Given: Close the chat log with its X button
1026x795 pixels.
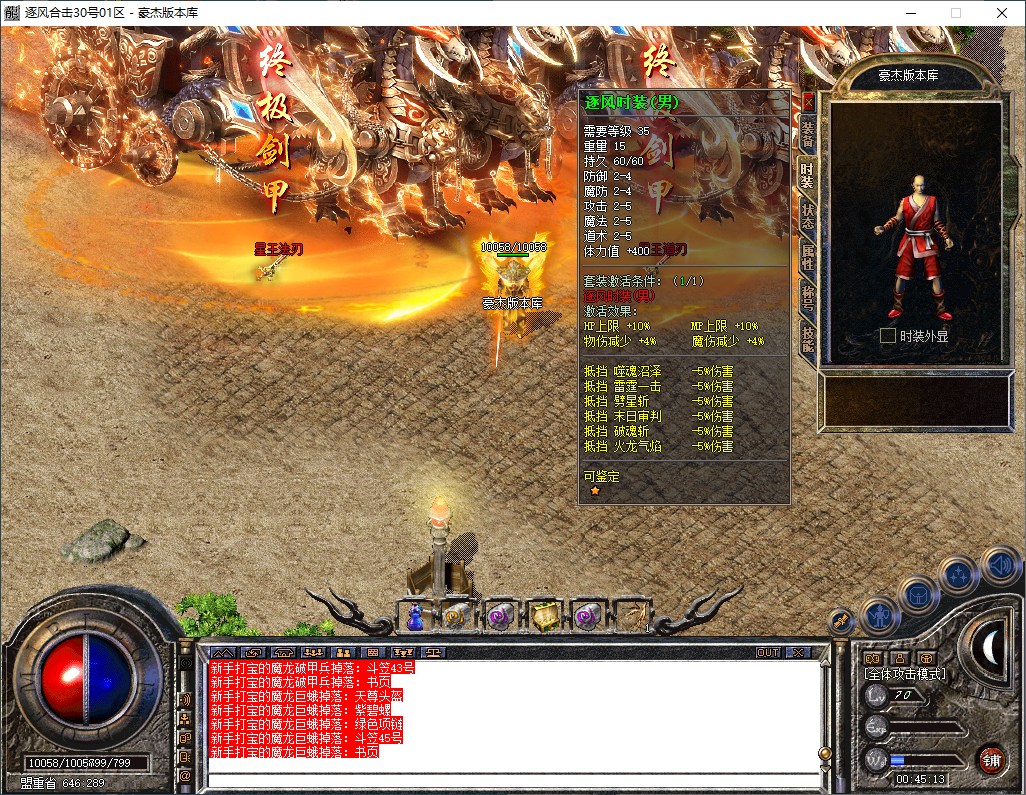Looking at the screenshot, I should pyautogui.click(x=797, y=652).
